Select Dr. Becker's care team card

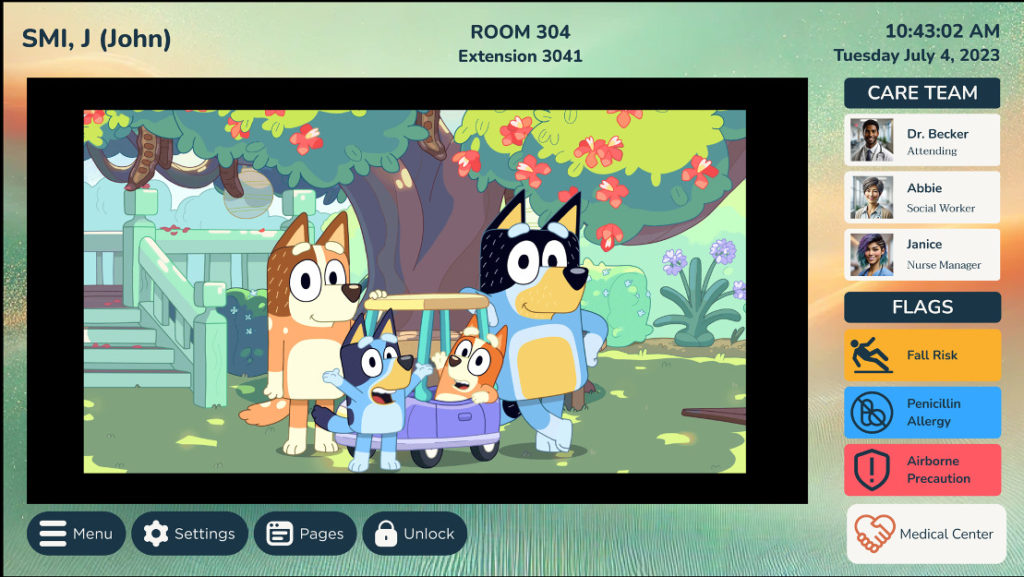(x=921, y=141)
